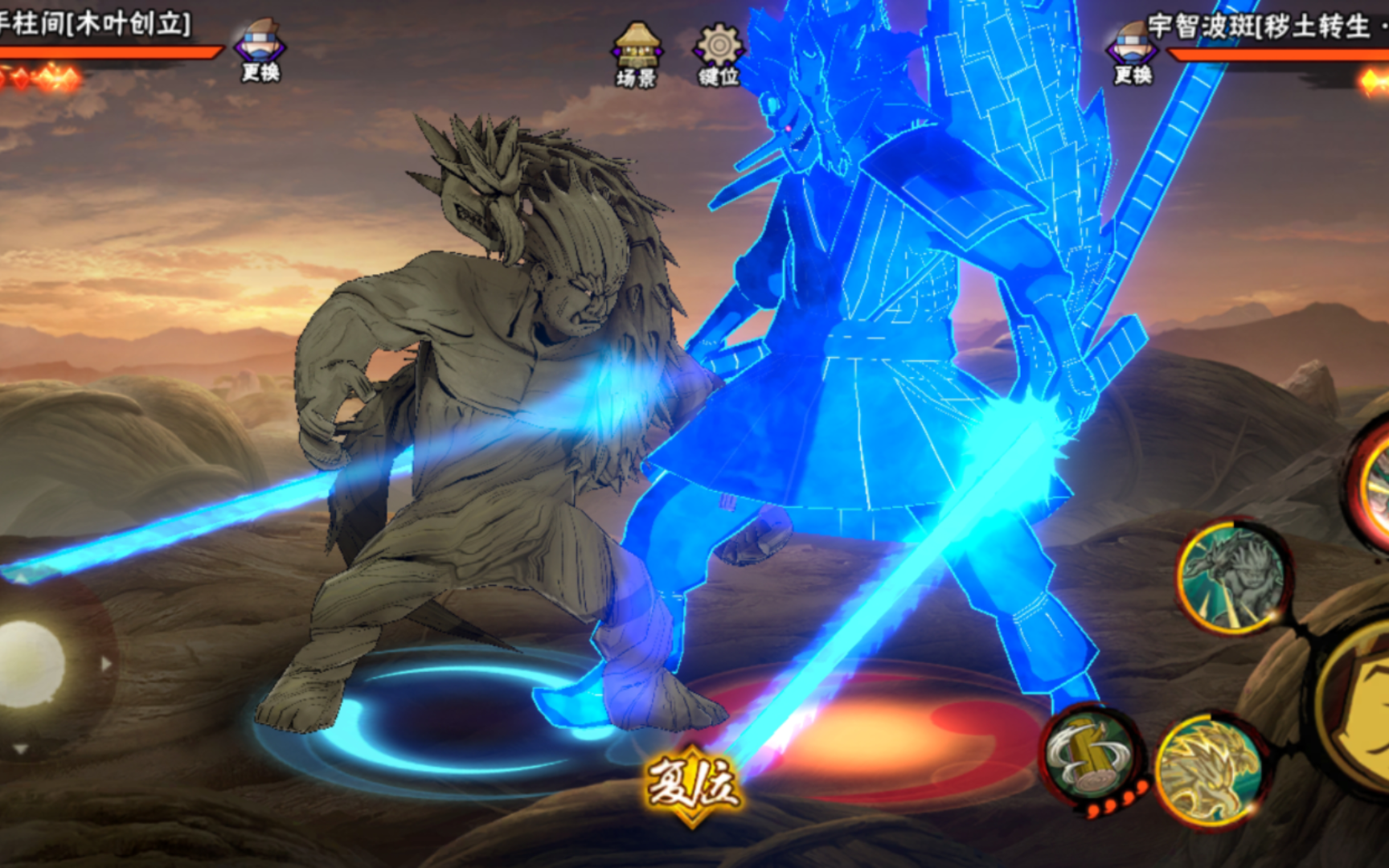The image size is (1389, 868).
Task: Open the 键位 key layout settings
Action: point(719,55)
